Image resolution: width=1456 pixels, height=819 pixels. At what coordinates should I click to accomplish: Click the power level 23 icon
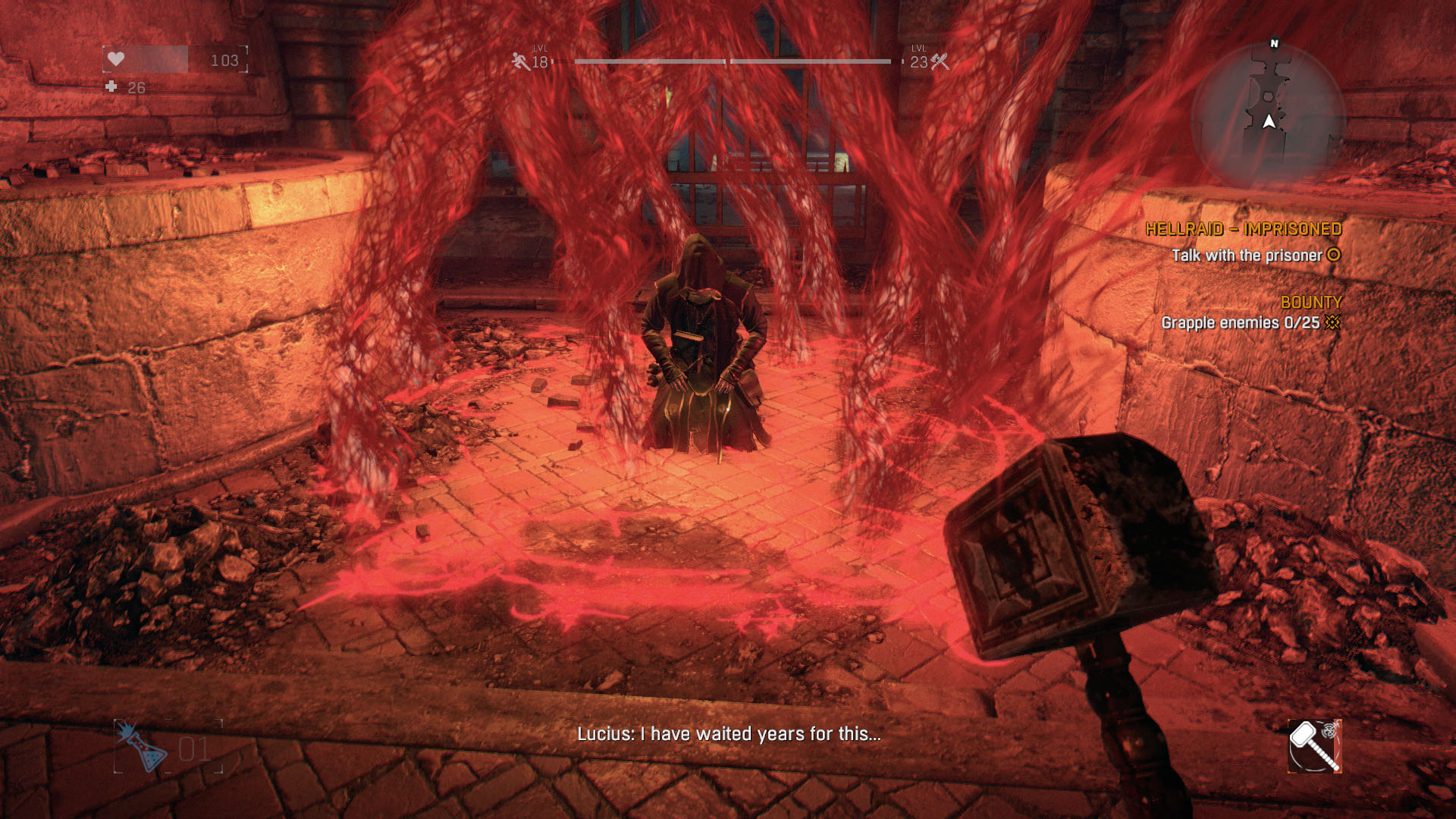pyautogui.click(x=940, y=61)
